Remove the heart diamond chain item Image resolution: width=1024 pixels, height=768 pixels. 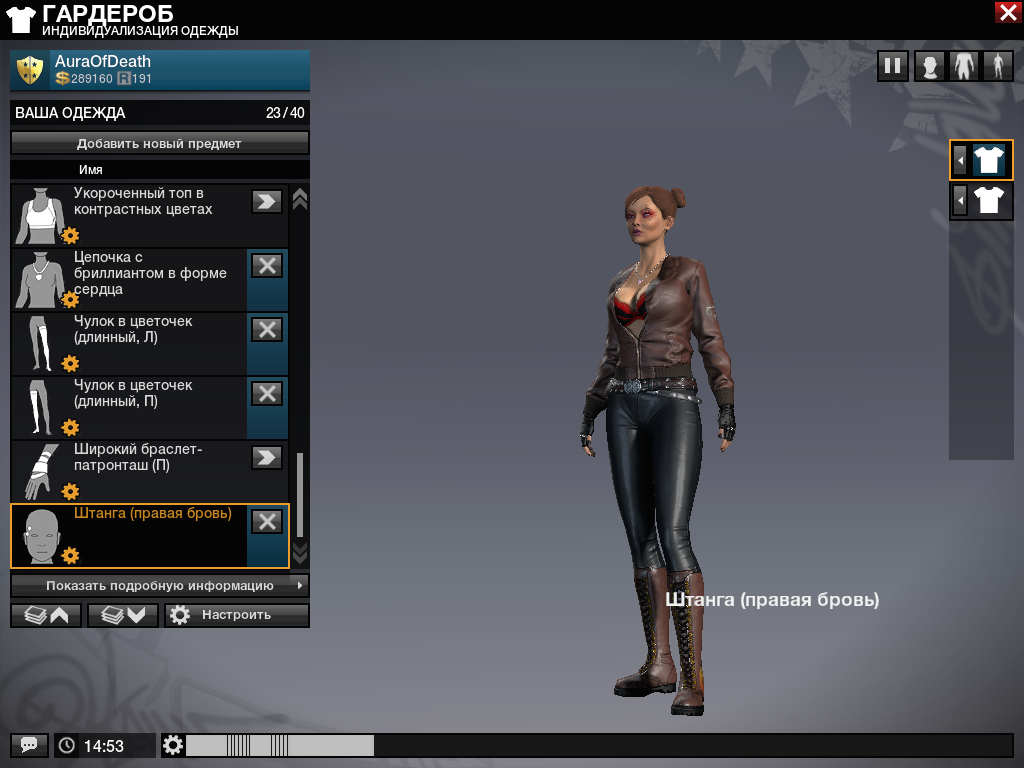tap(267, 265)
